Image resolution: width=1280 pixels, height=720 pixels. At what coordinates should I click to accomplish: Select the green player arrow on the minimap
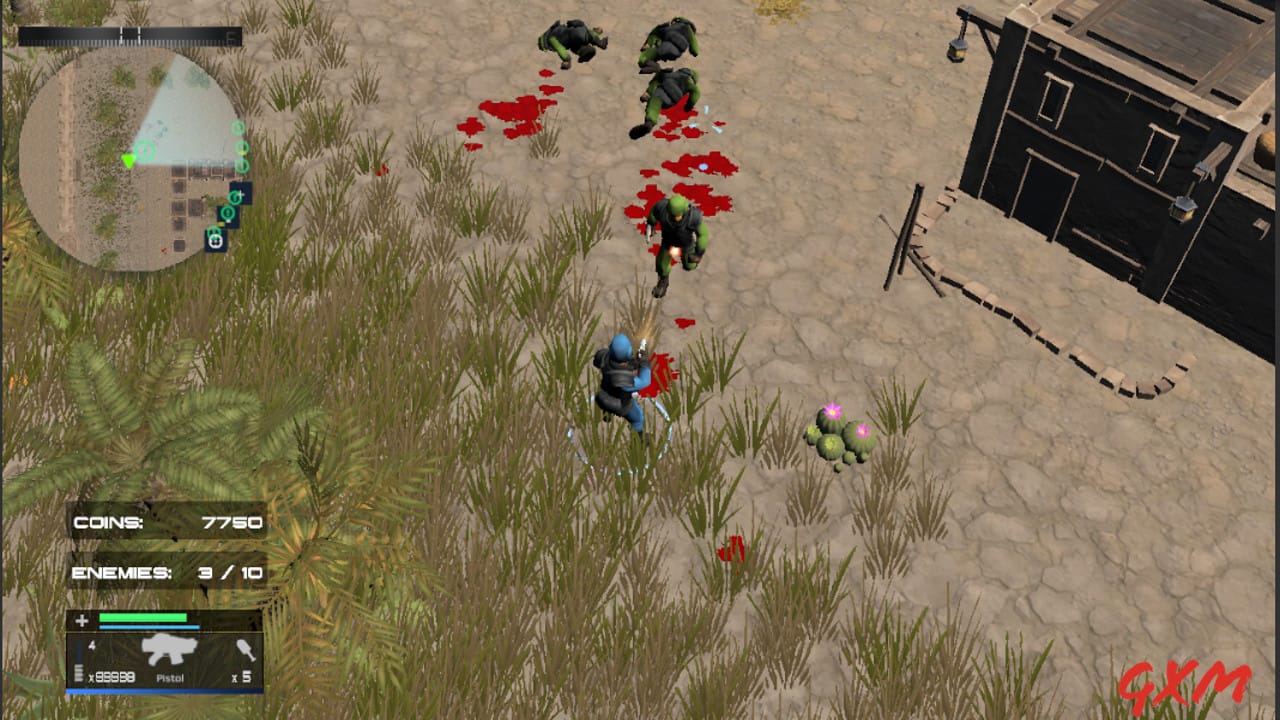[129, 161]
